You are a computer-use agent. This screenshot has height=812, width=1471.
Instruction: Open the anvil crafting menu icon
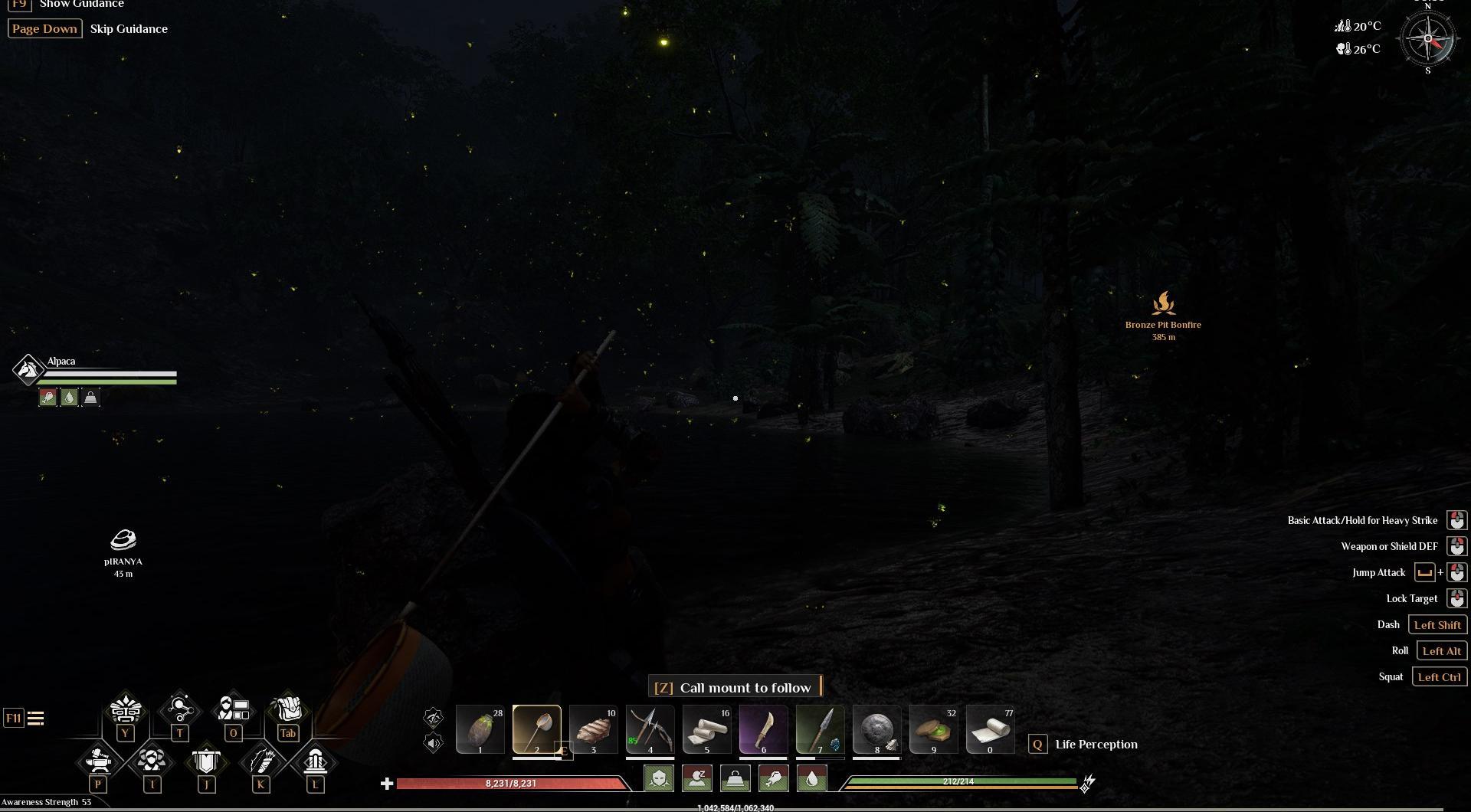pos(98,761)
